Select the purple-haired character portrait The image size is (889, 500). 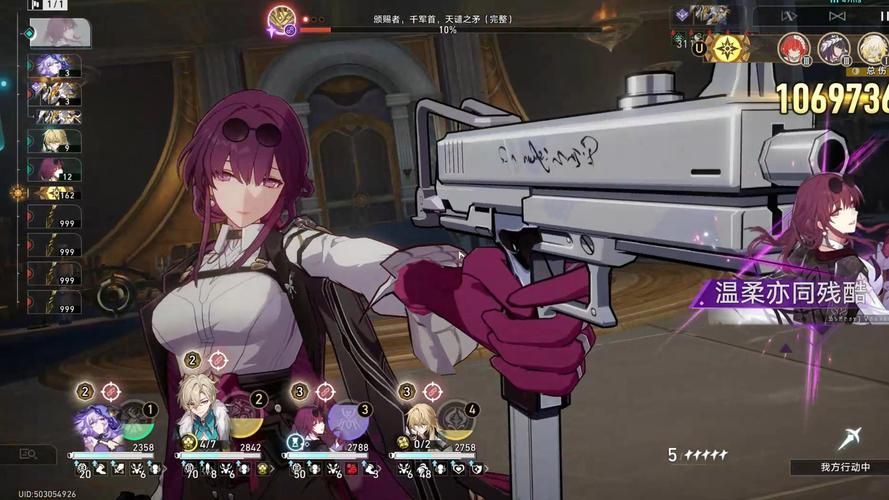coord(95,422)
